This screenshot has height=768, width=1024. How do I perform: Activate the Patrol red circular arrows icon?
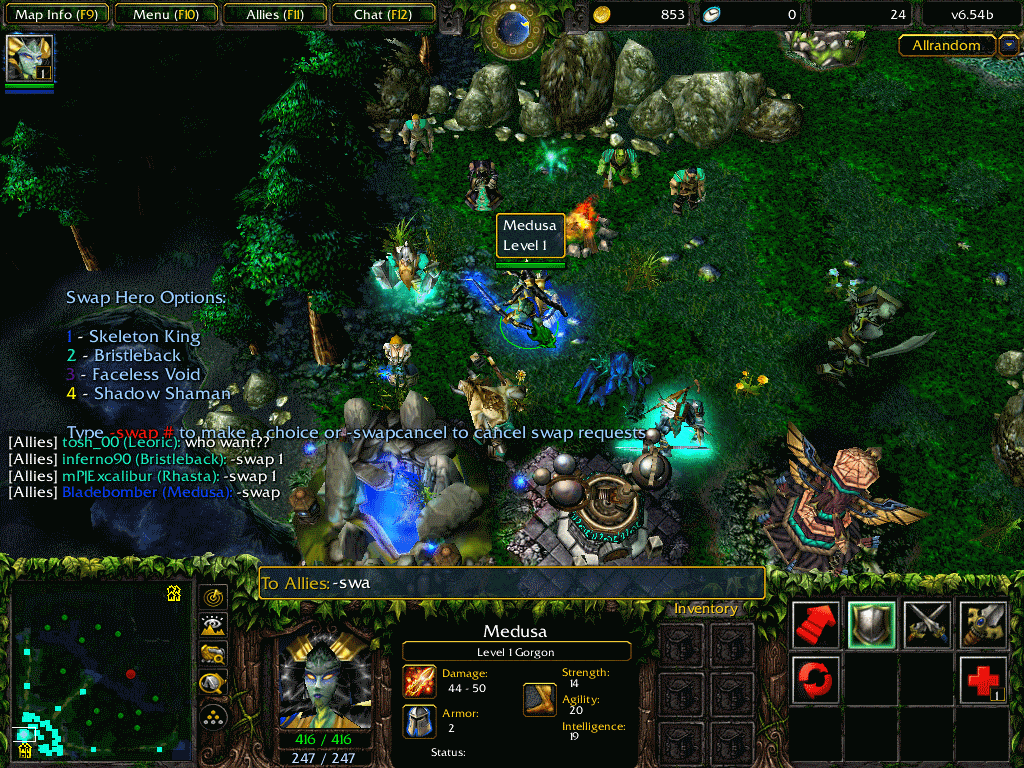tap(816, 680)
